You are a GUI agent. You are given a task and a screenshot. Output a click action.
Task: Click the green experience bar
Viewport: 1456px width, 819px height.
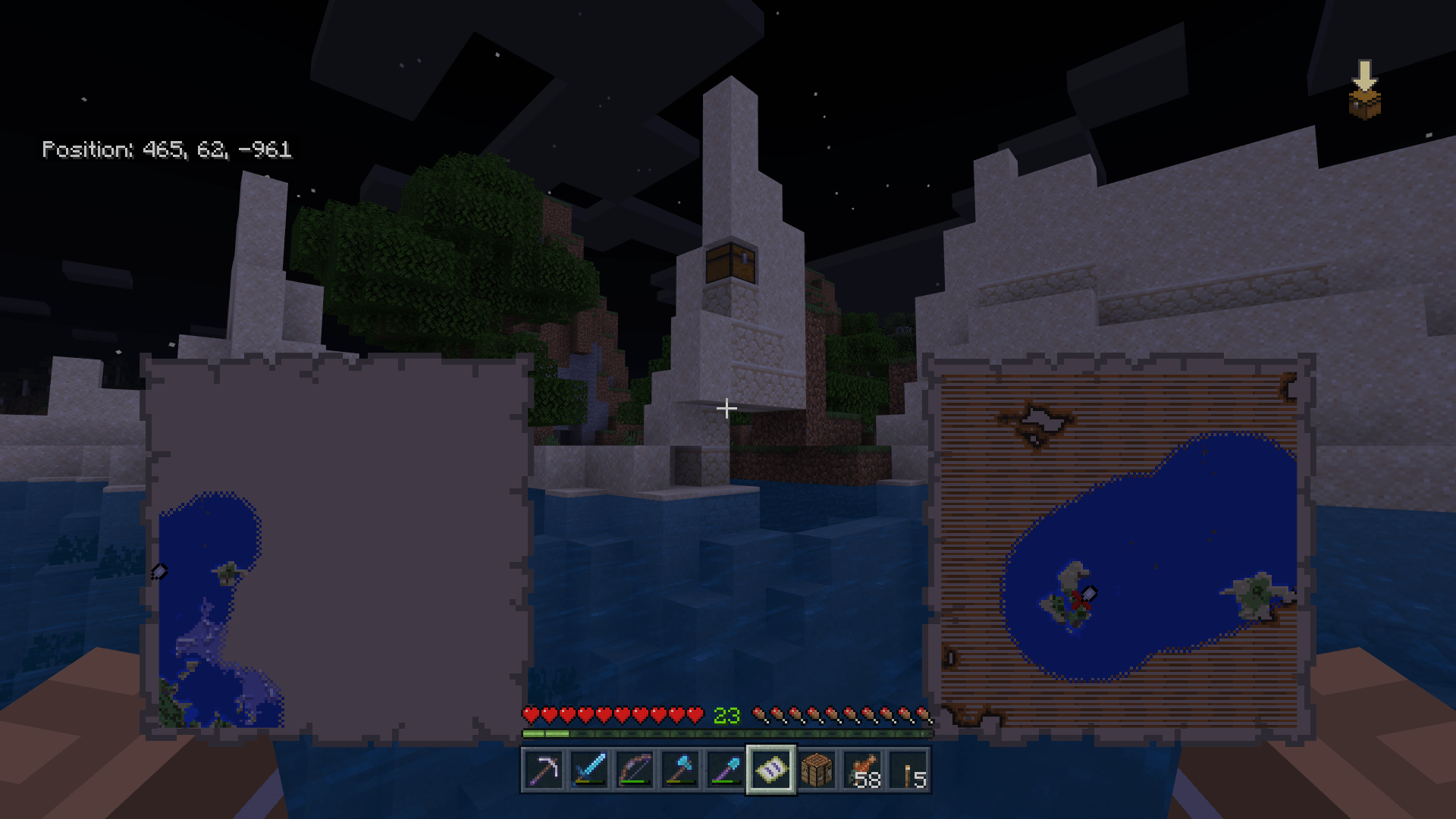pos(726,734)
